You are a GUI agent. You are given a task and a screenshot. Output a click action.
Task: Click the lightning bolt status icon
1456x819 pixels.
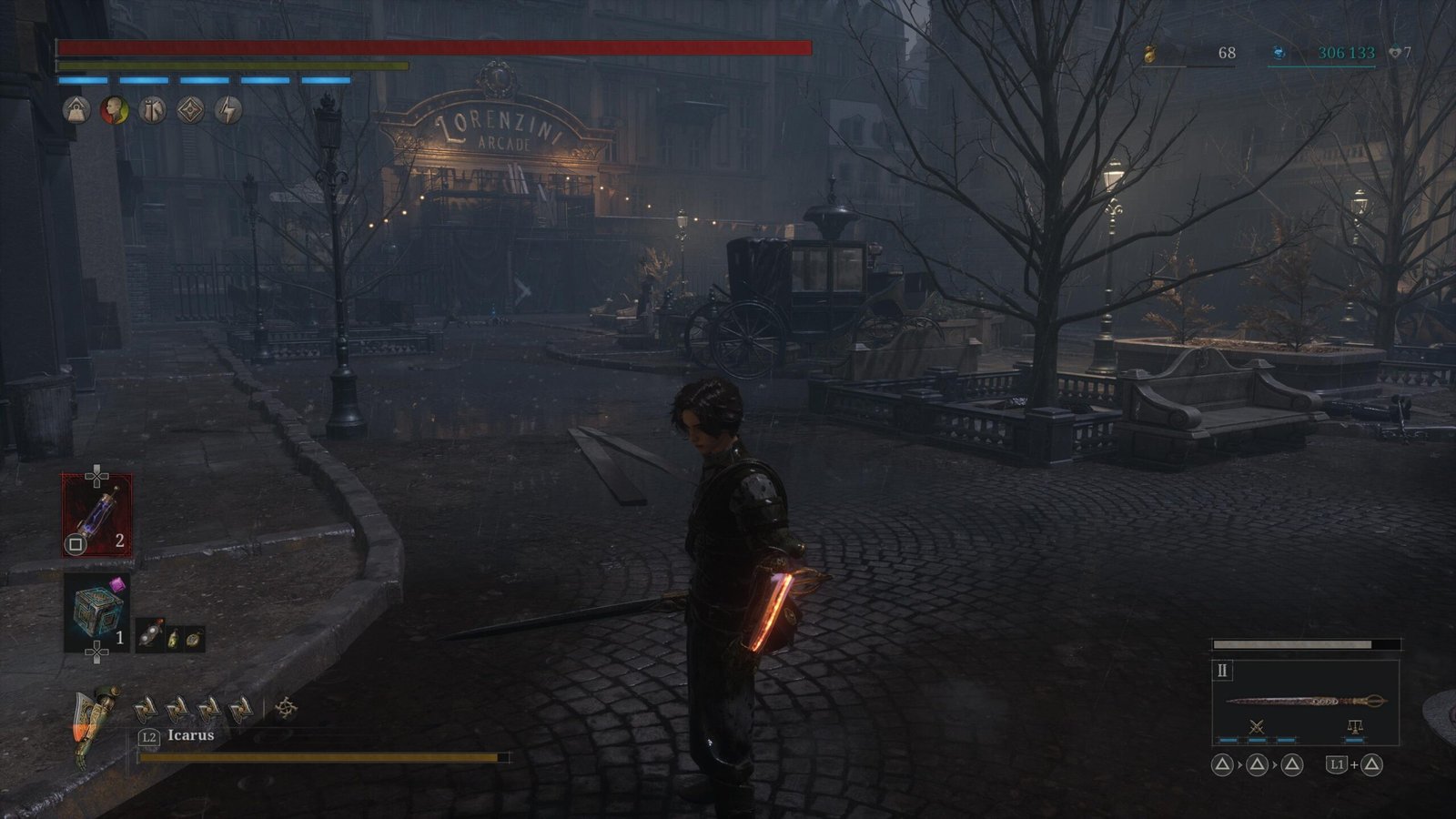[228, 110]
